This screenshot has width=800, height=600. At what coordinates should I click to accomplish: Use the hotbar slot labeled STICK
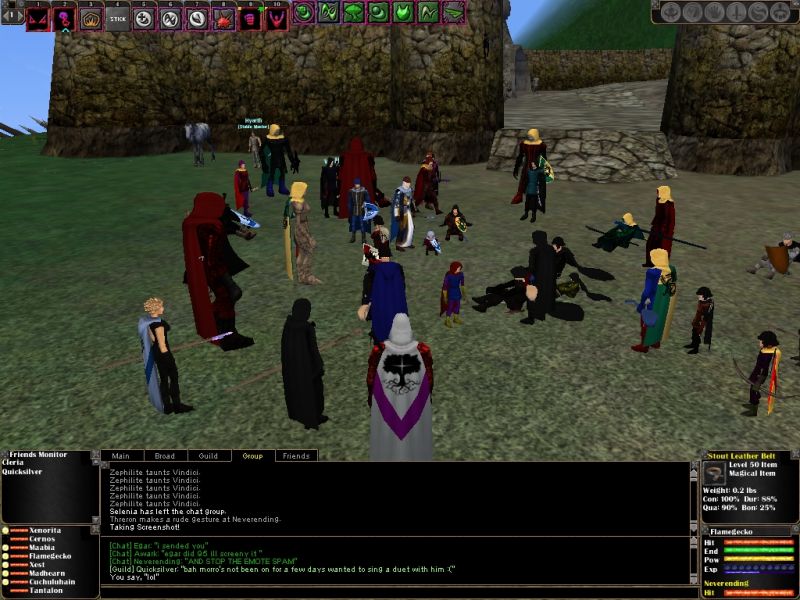coord(118,18)
